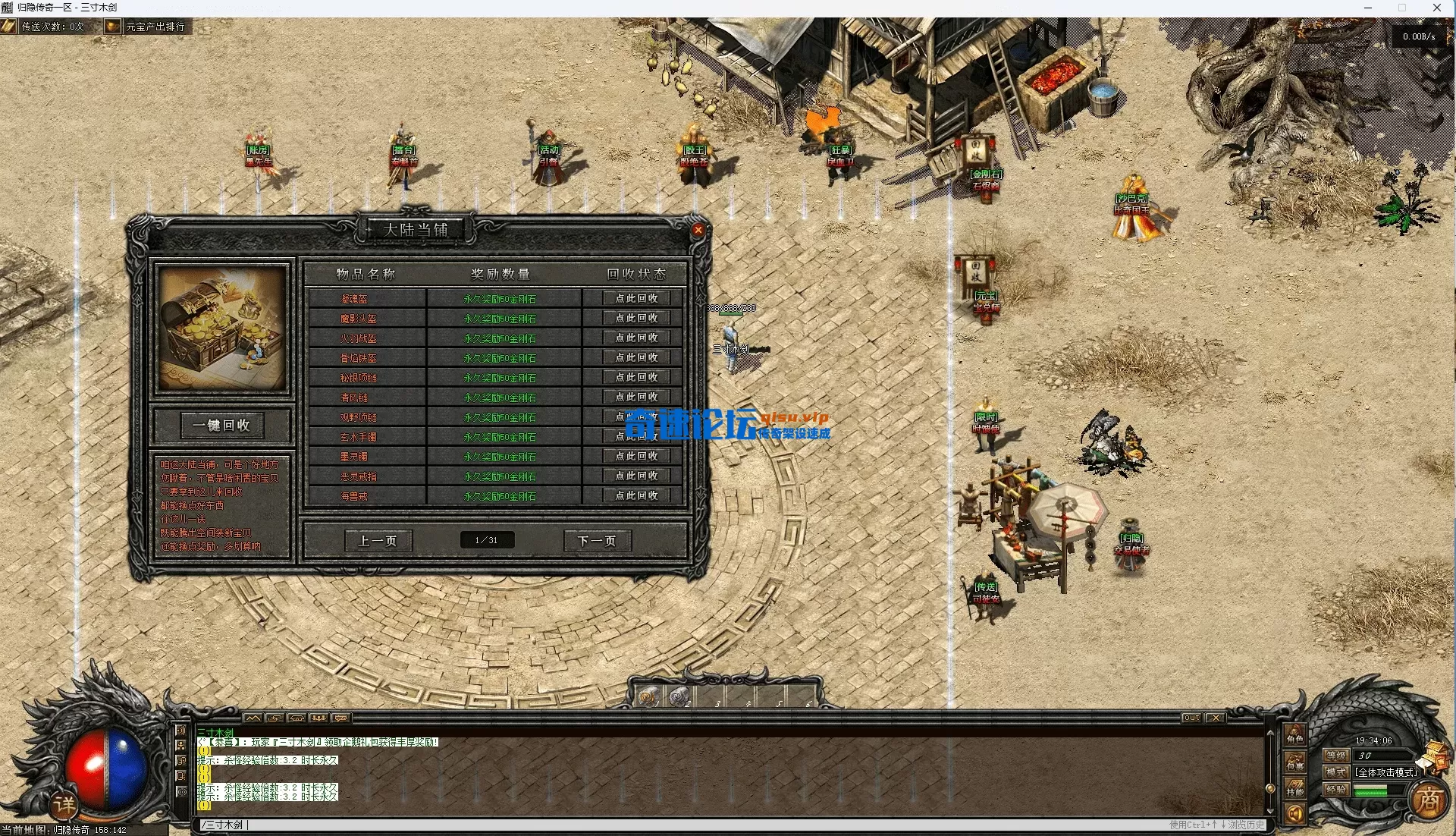Close the 大陆当铺 pawnshop window
The image size is (1456, 836).
tap(698, 230)
